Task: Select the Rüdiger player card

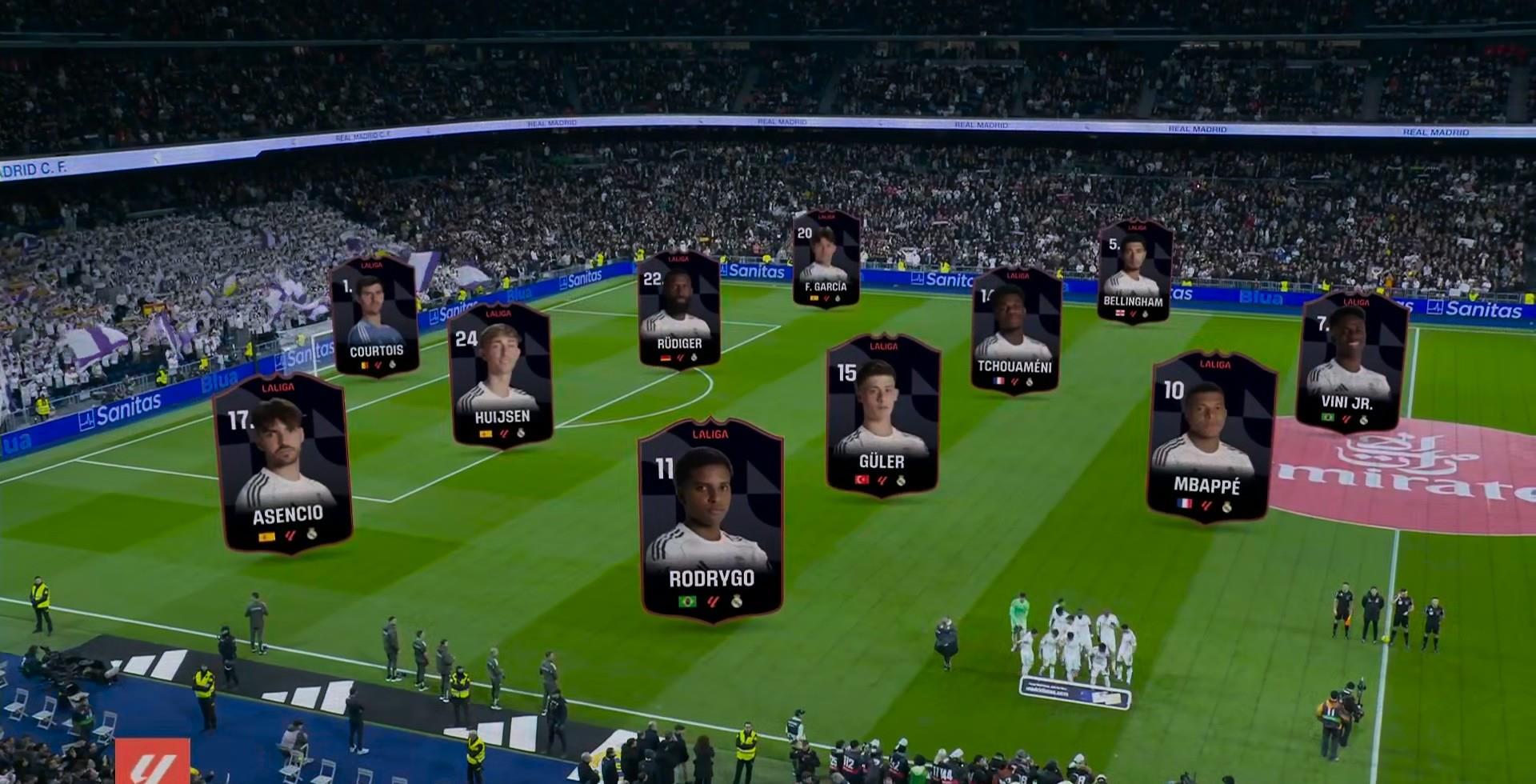Action: (678, 310)
